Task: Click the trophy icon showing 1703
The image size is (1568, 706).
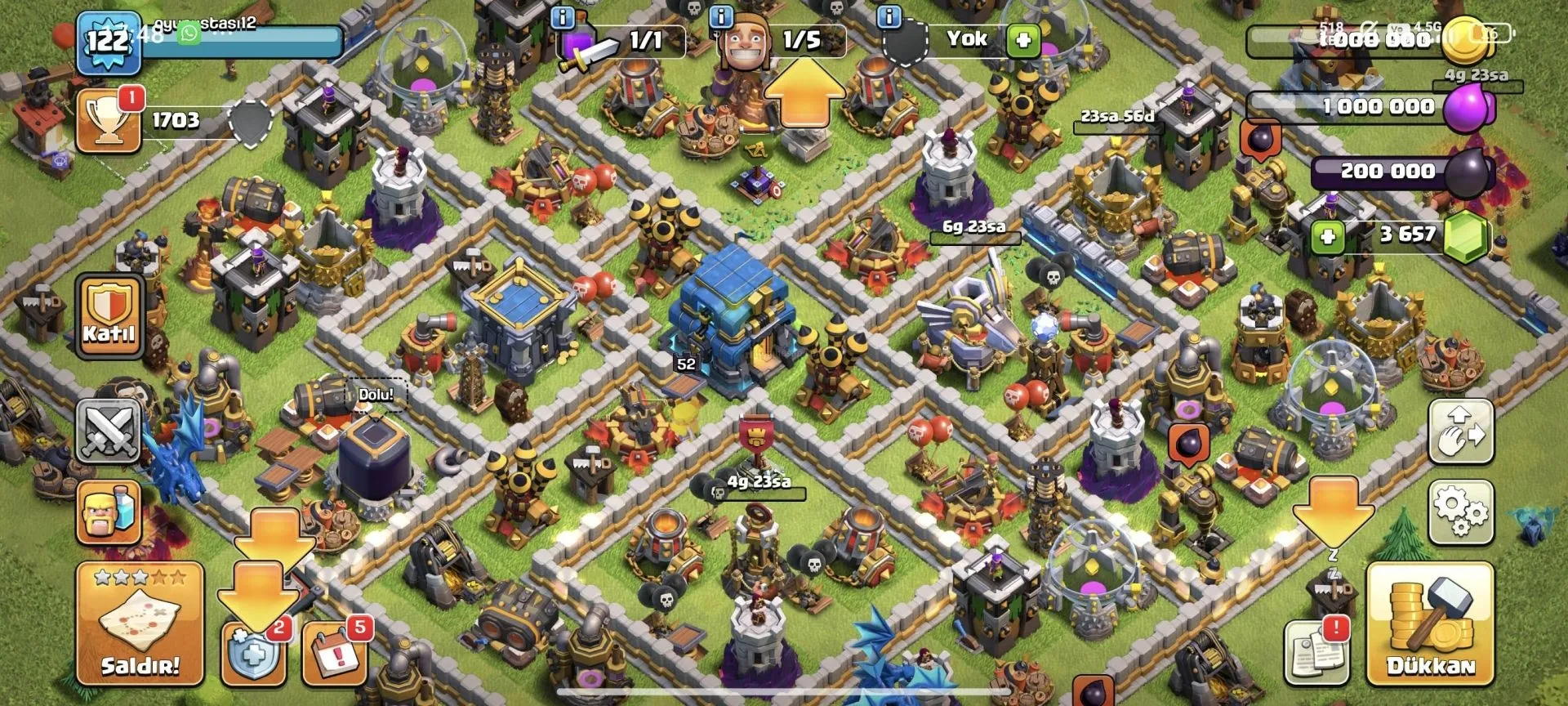Action: 109,123
